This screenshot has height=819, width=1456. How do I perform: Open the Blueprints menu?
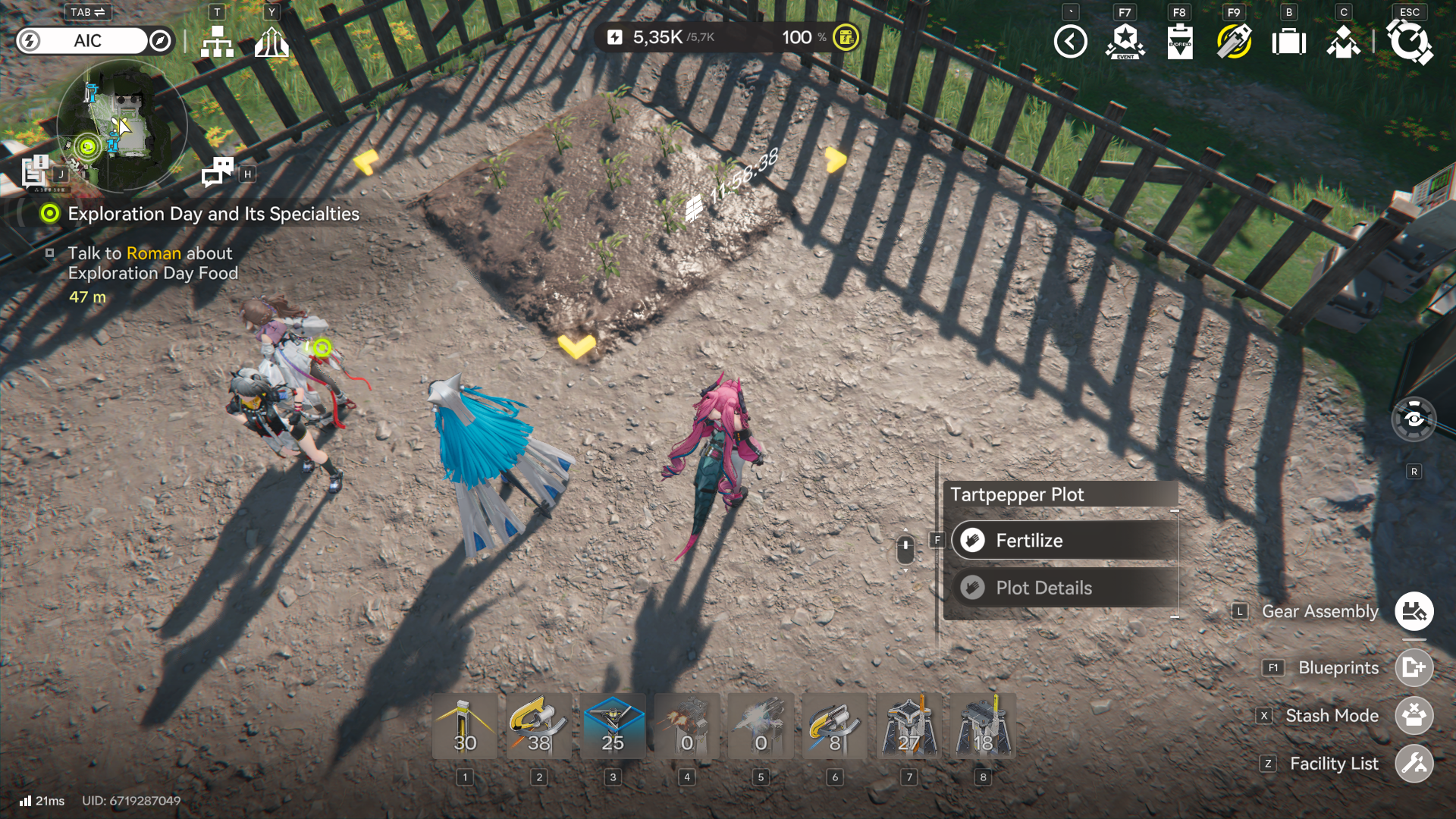point(1414,667)
